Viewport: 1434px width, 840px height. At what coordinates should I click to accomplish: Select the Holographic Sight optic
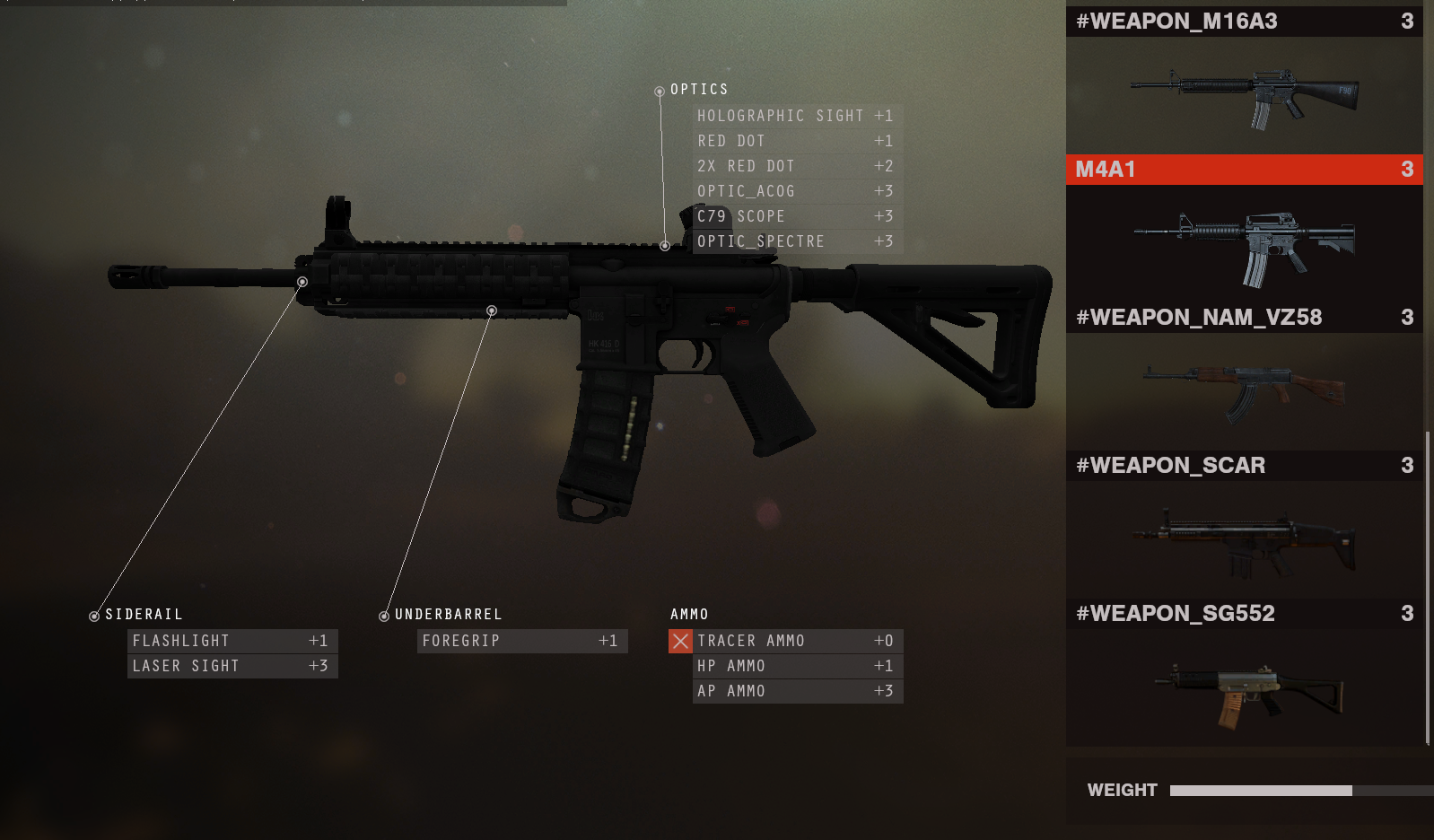[x=795, y=116]
